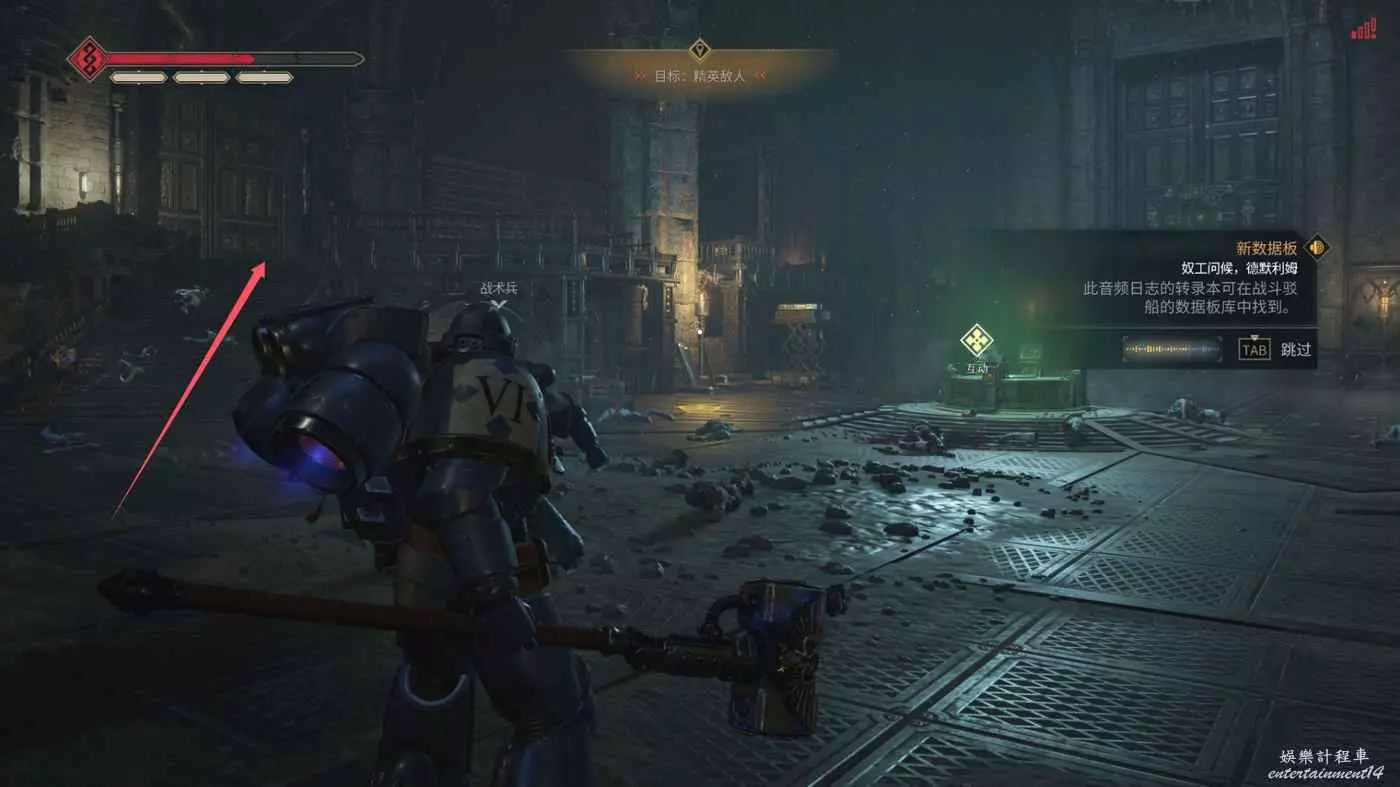Select the 战术兵 teammate name tag

pyautogui.click(x=499, y=288)
